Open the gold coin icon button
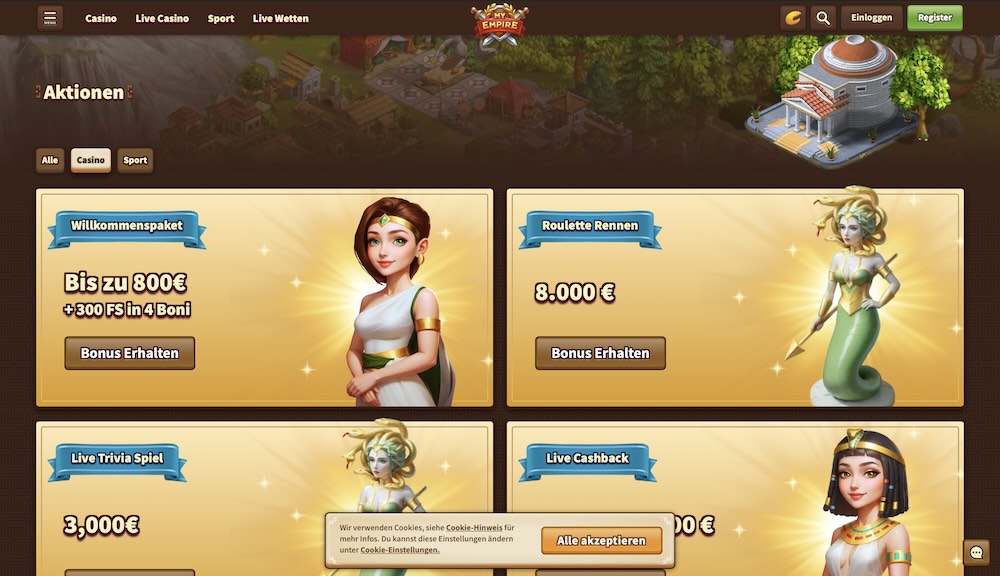Image resolution: width=1000 pixels, height=576 pixels. point(792,18)
